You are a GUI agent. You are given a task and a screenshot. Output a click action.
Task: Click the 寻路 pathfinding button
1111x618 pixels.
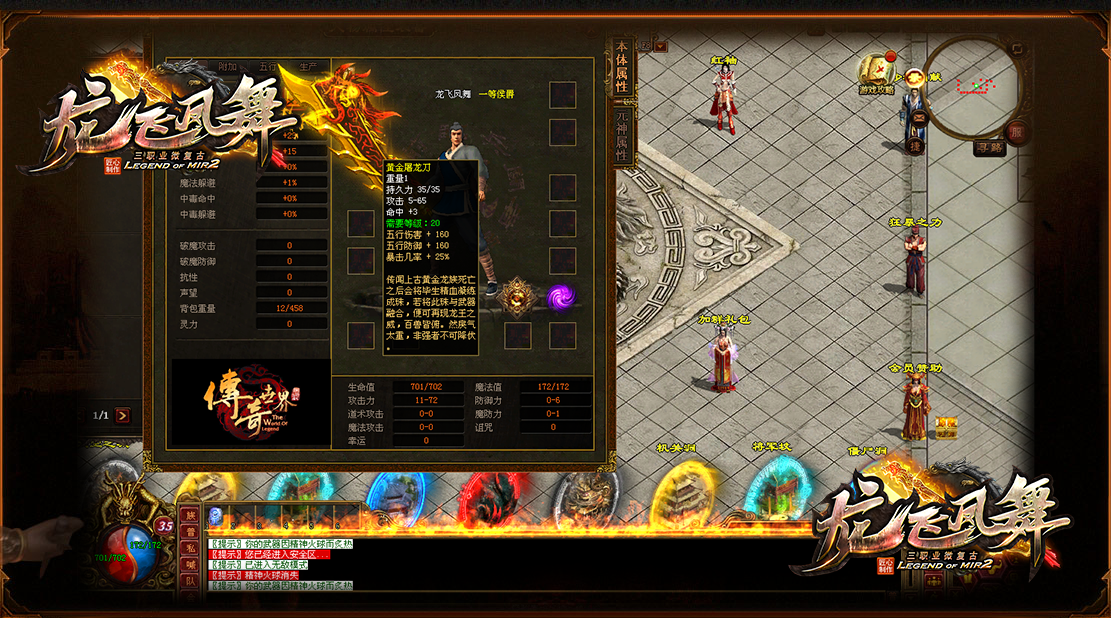pos(988,148)
